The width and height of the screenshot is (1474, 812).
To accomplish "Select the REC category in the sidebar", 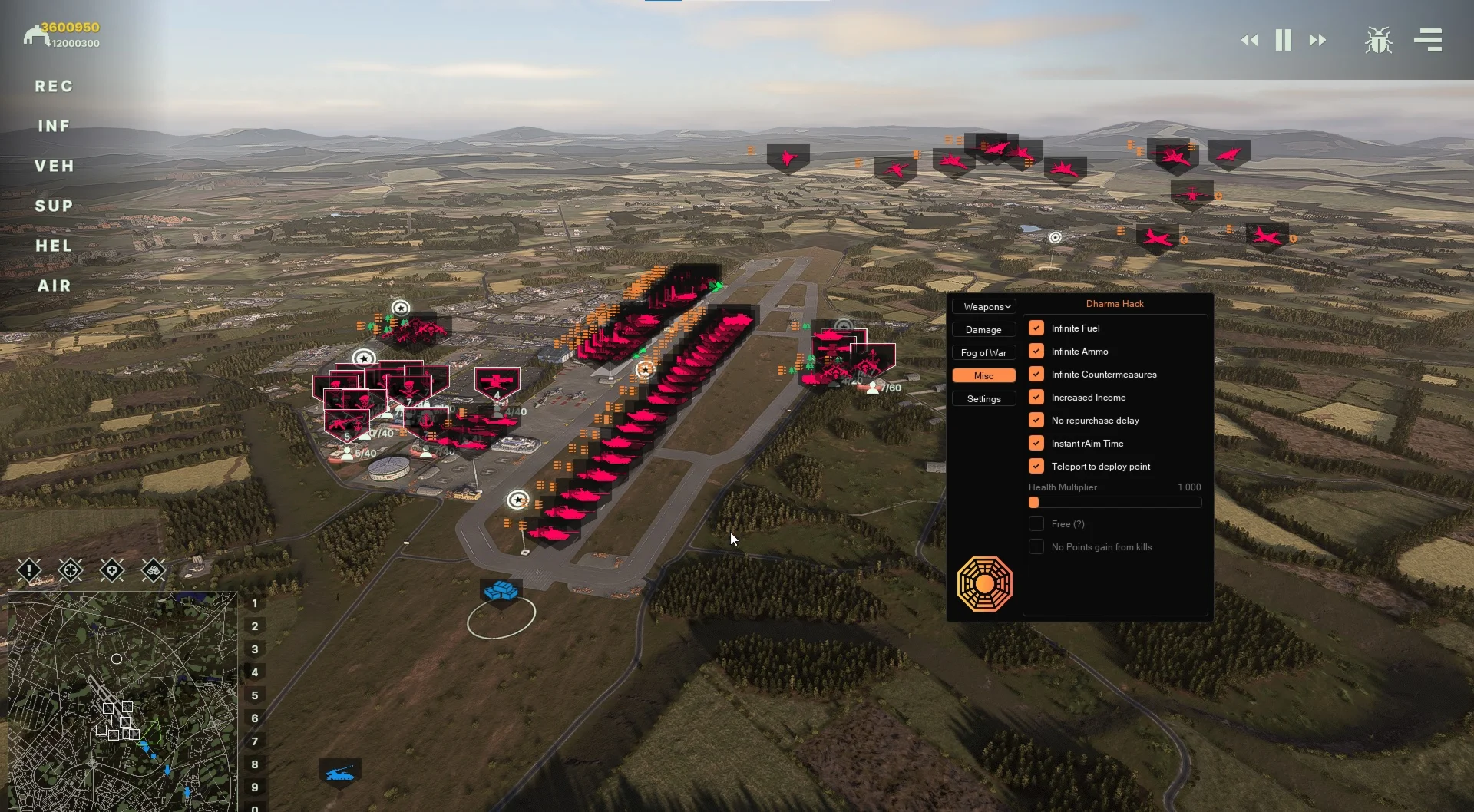I will [x=54, y=87].
